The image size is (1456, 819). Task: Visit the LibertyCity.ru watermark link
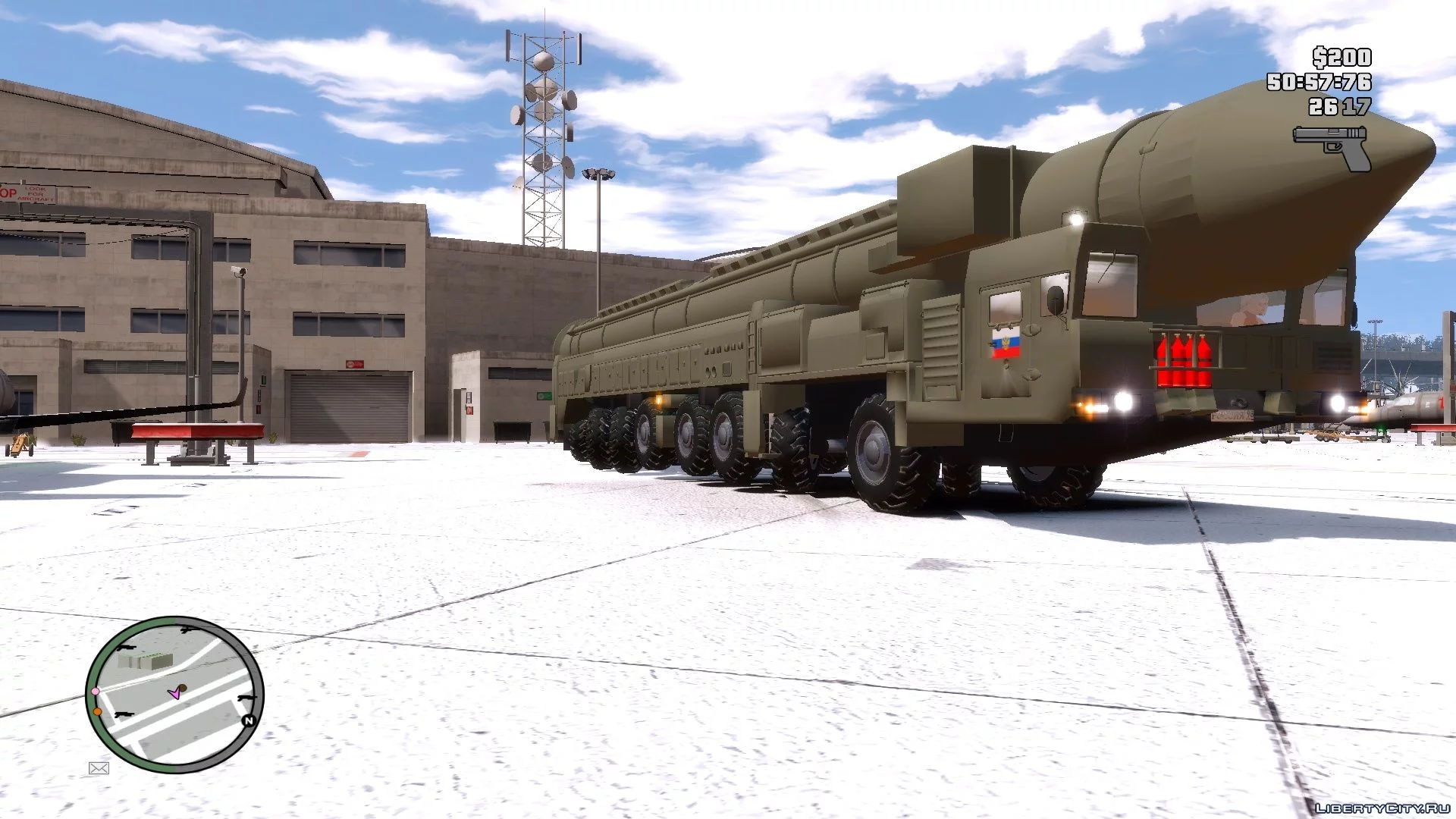point(1380,808)
